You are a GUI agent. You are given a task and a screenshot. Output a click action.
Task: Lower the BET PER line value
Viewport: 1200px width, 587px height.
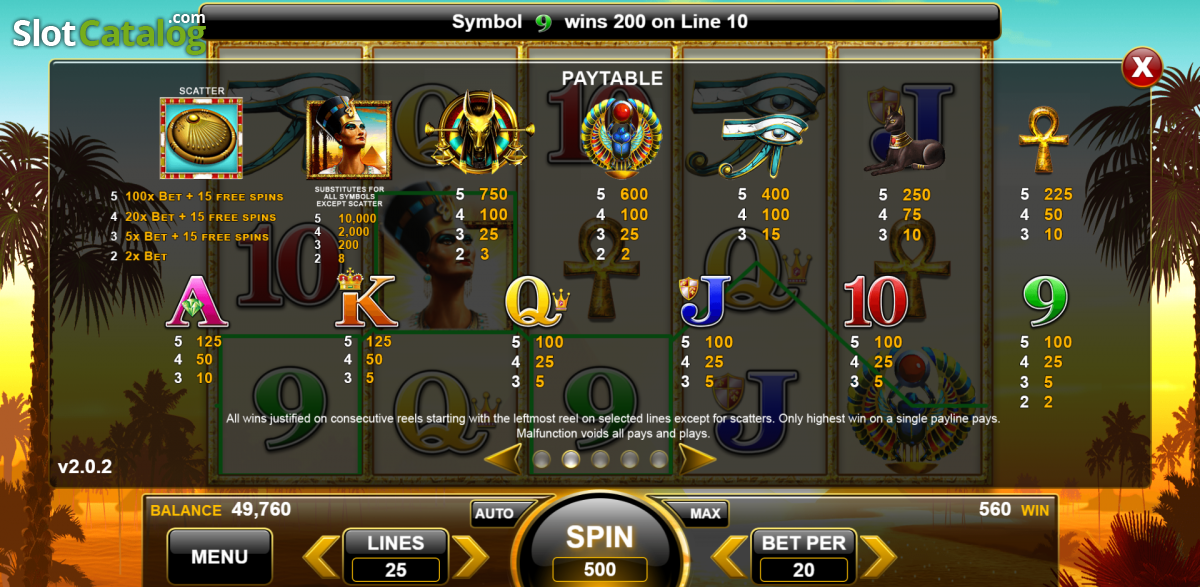[x=730, y=556]
